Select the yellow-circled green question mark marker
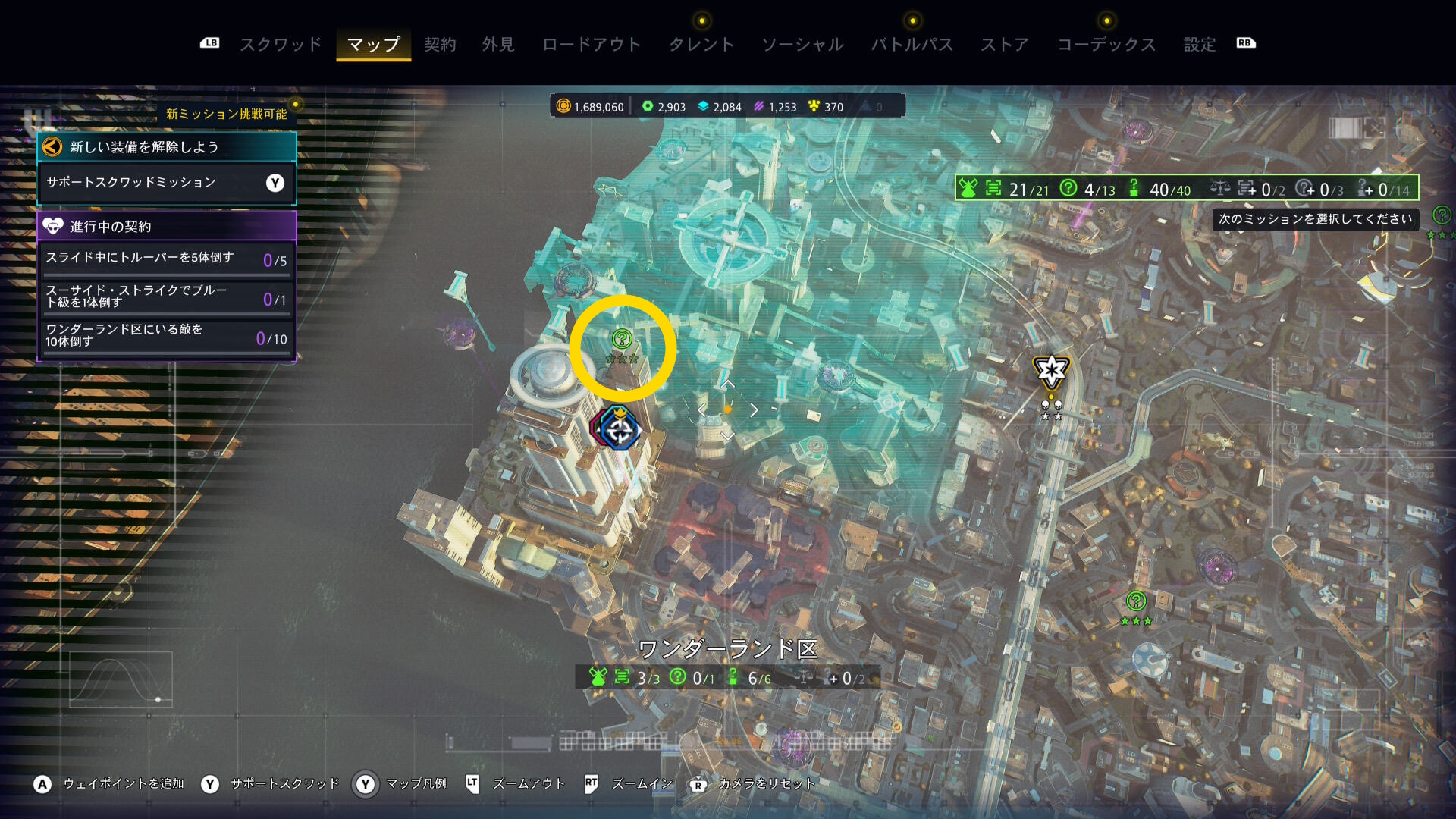Image resolution: width=1456 pixels, height=819 pixels. click(x=622, y=339)
